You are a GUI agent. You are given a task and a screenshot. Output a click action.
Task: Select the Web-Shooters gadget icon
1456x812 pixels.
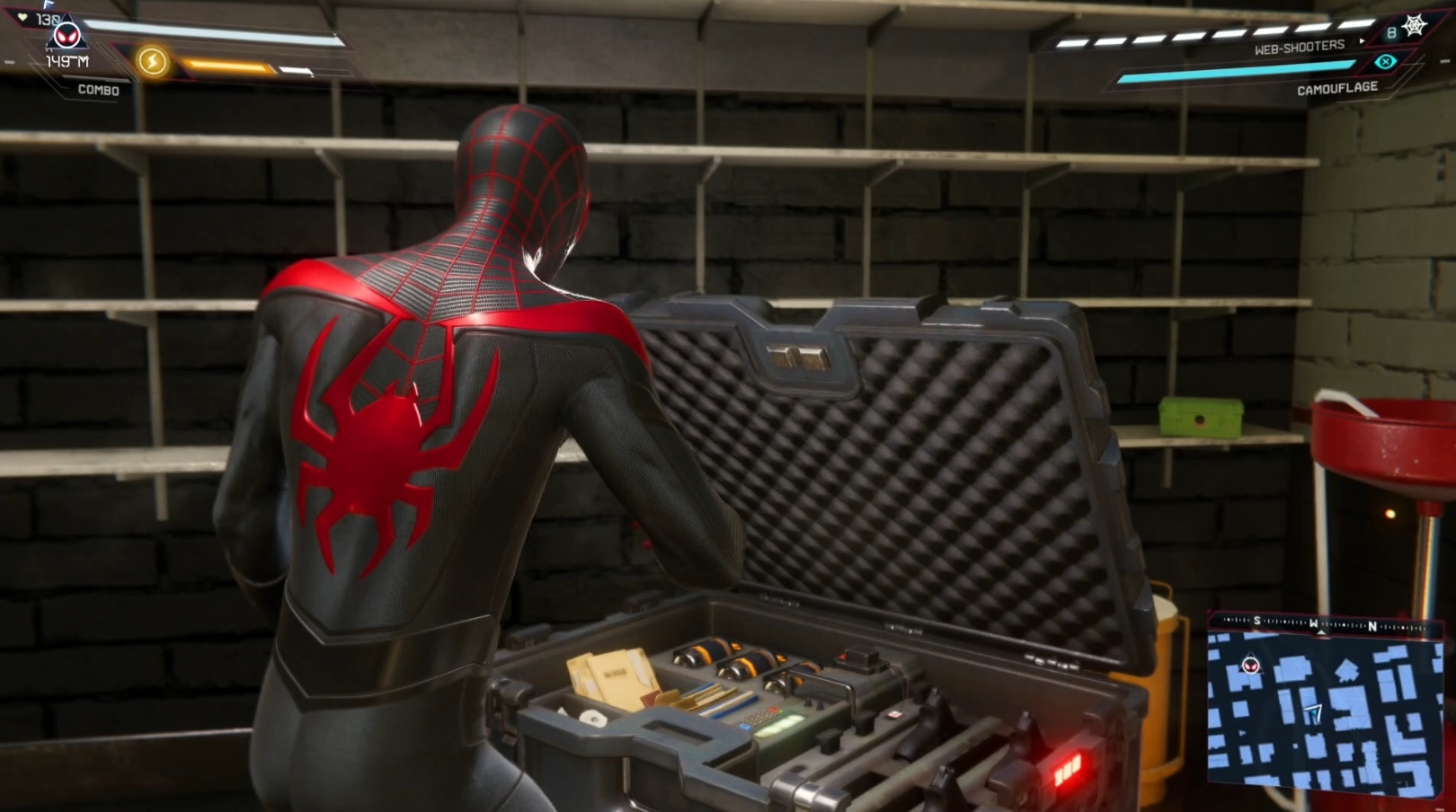point(1415,26)
